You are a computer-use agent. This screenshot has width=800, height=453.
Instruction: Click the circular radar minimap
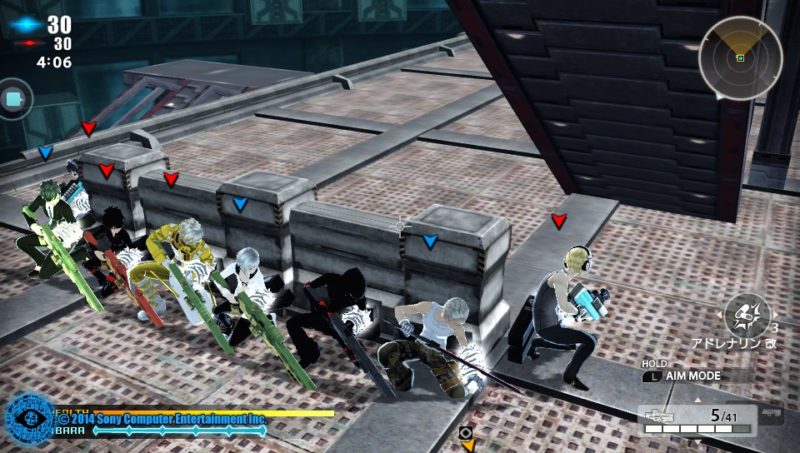(x=740, y=57)
